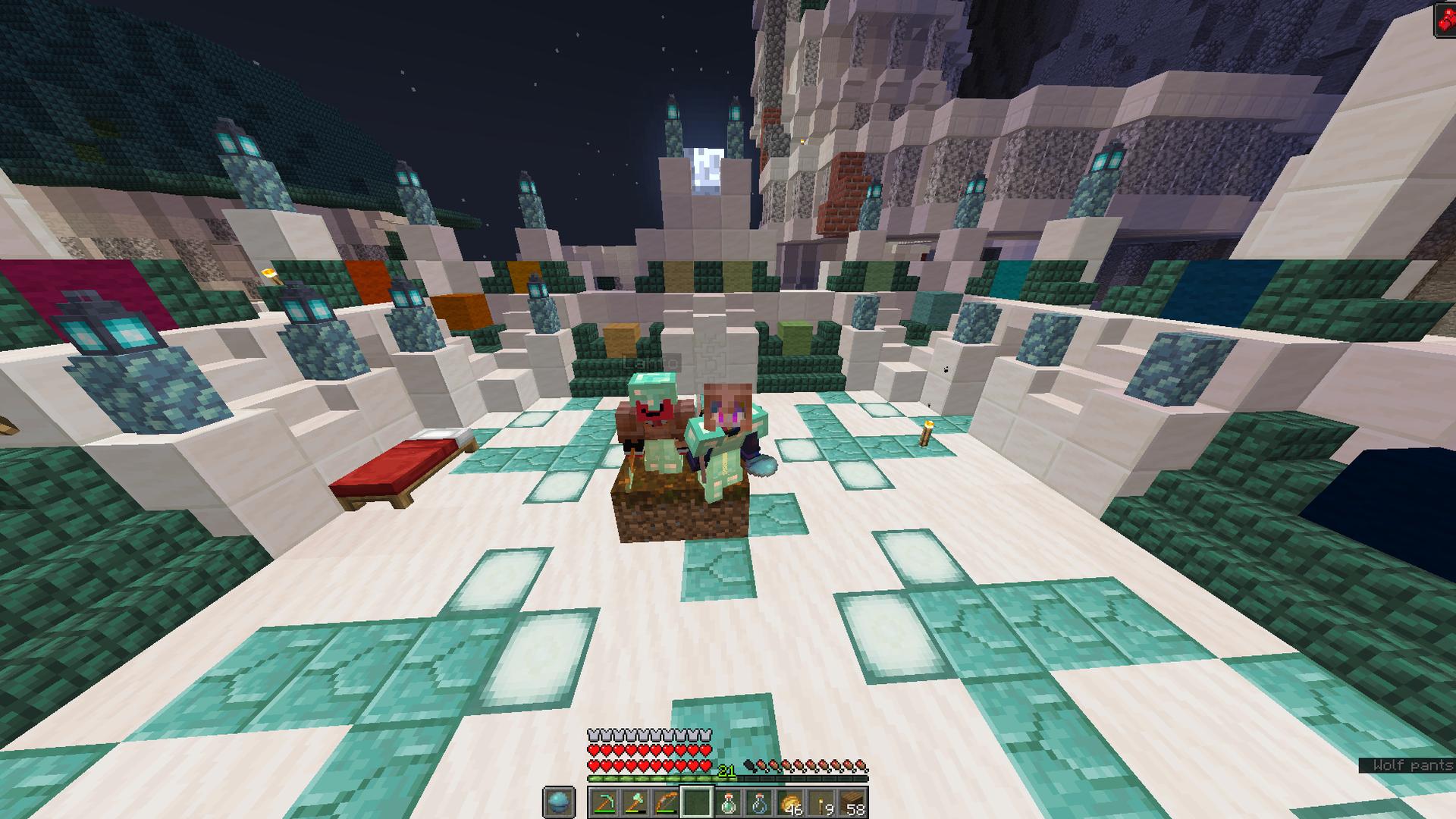Select the diamond axe hotbar slot
1456x819 pixels.
click(x=635, y=802)
